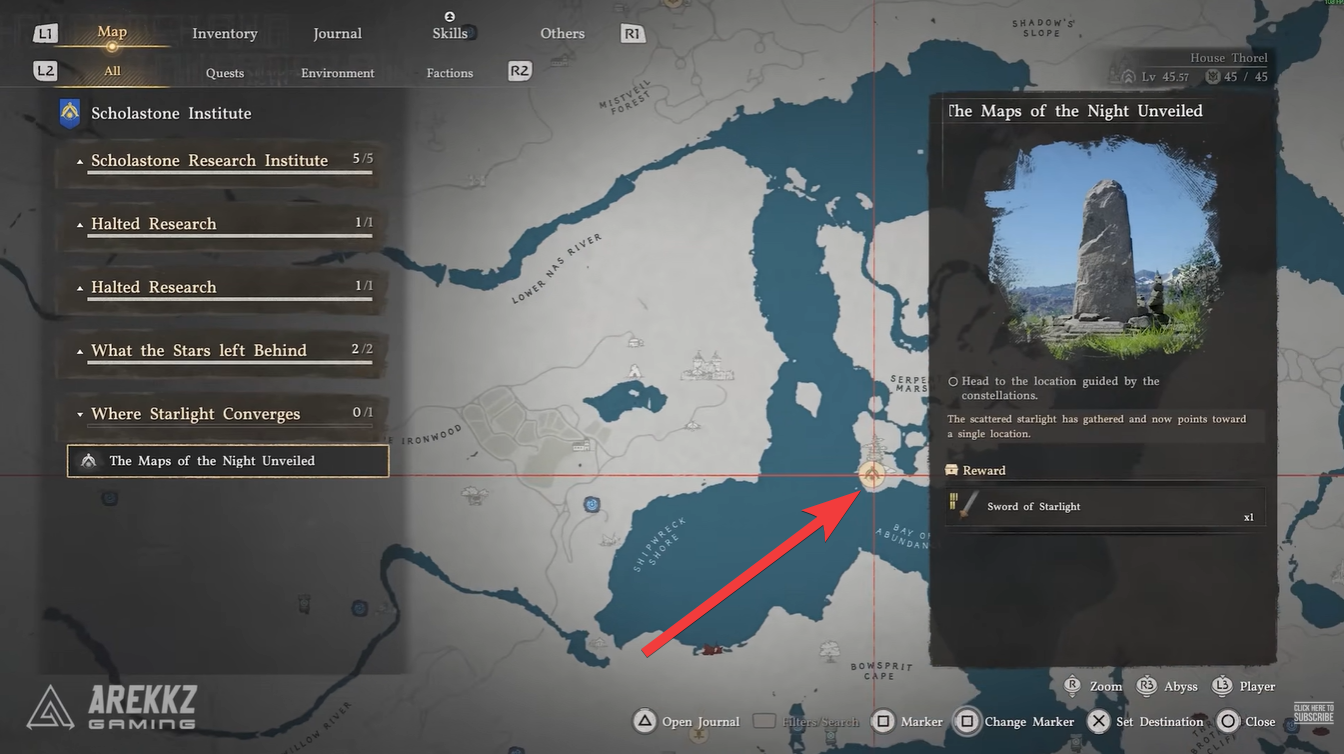
Task: Click the Zoom stick icon
Action: [1070, 686]
